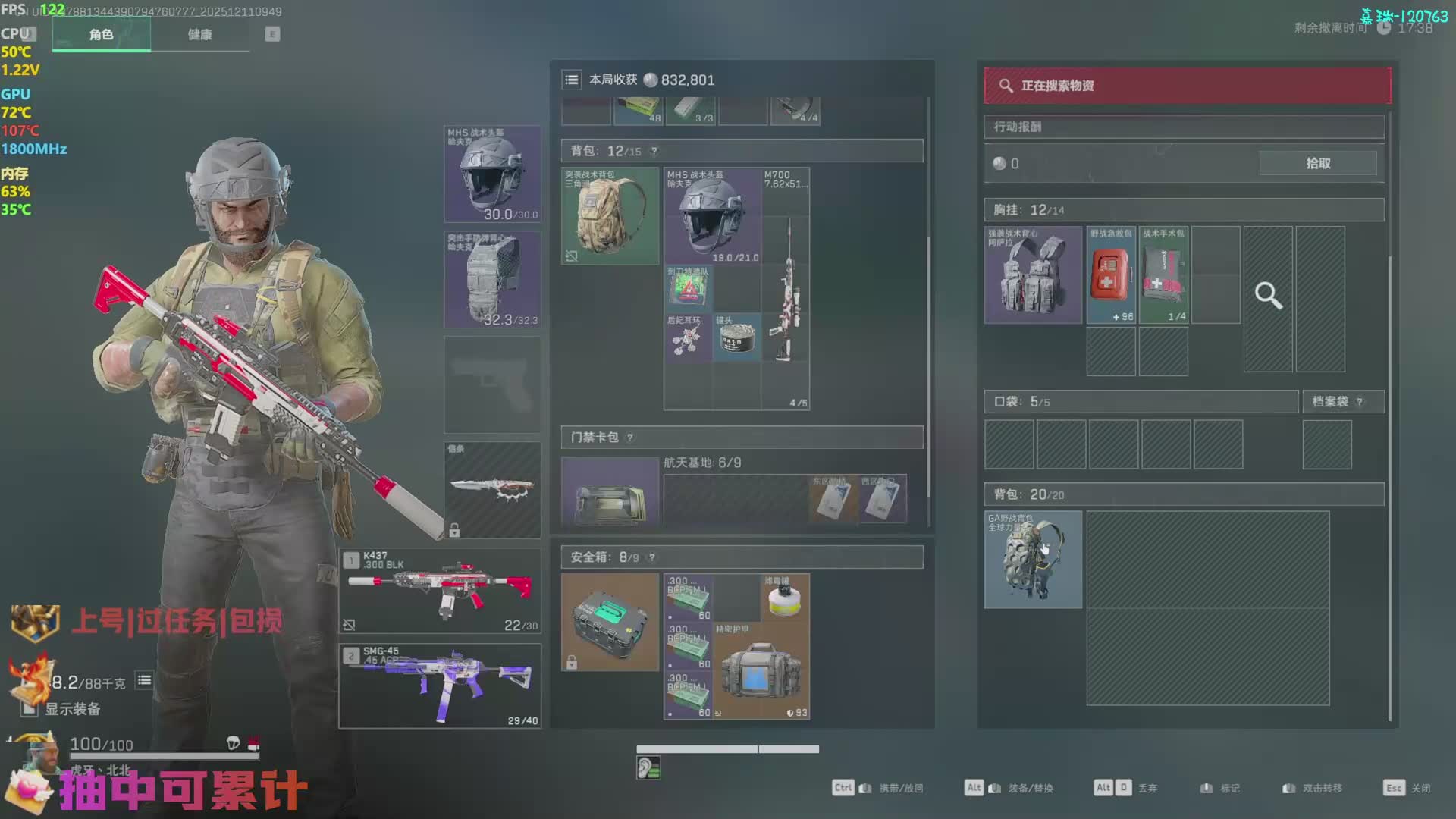The width and height of the screenshot is (1456, 819).
Task: Switch to the 健康 tab
Action: pyautogui.click(x=199, y=35)
